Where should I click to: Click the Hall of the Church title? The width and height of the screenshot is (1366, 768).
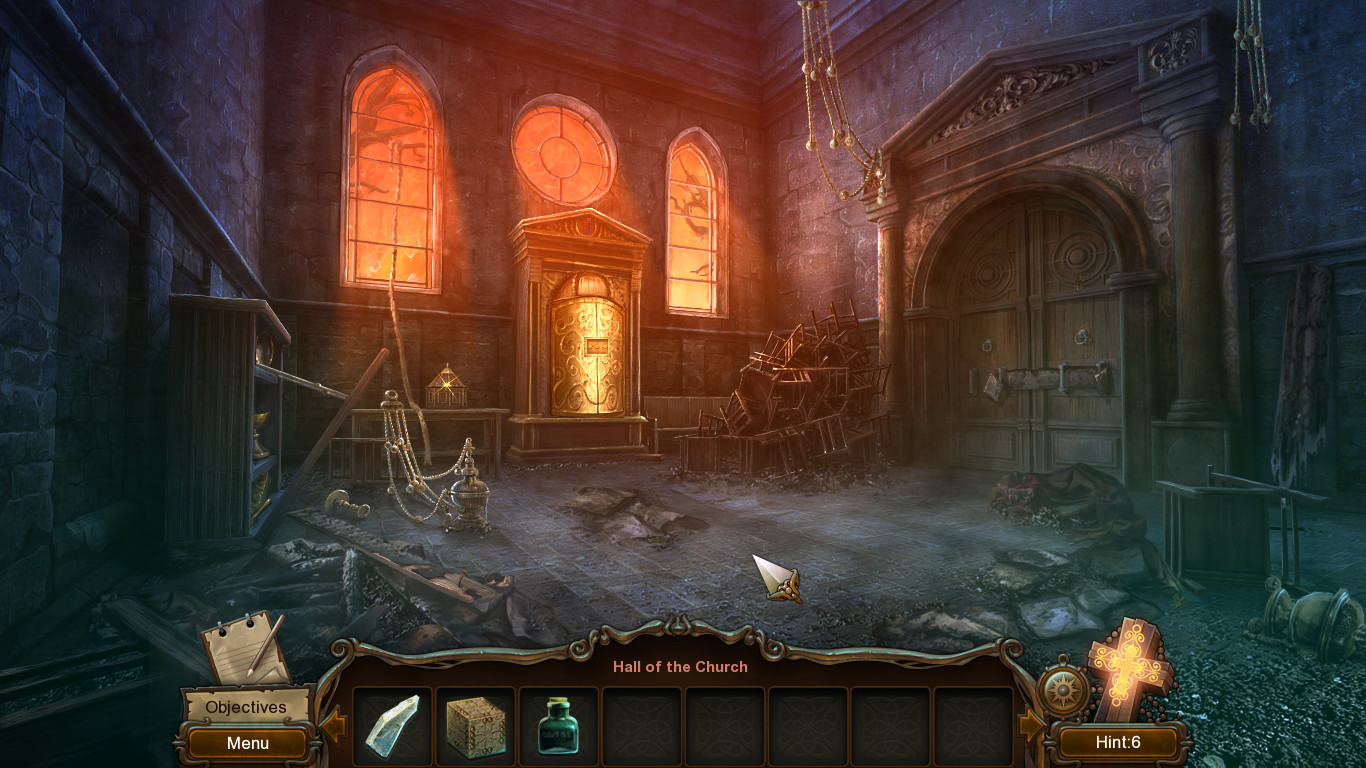(x=681, y=667)
